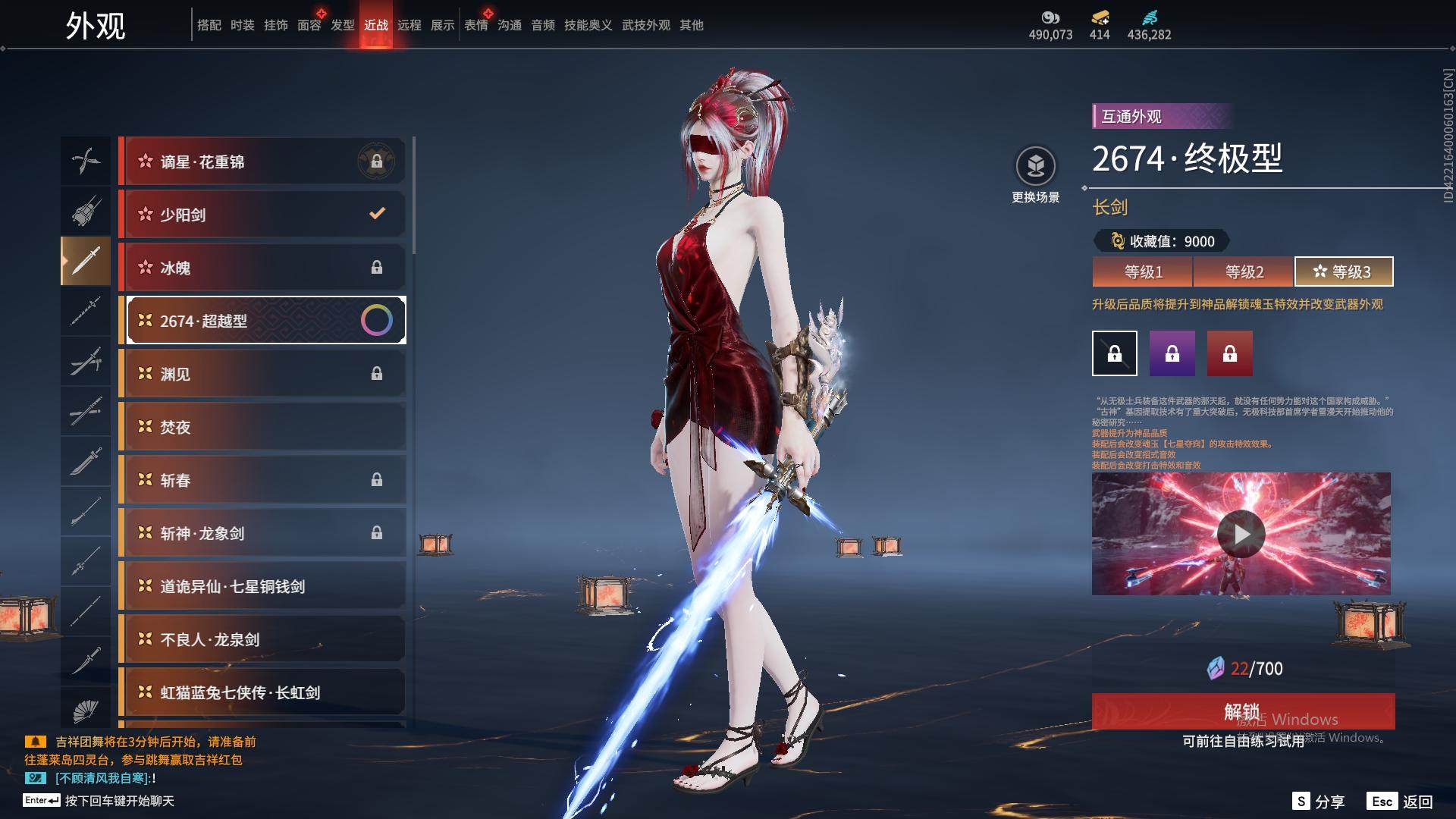This screenshot has height=819, width=1456.
Task: Choose the 少阳剑 skin entry
Action: coord(262,215)
